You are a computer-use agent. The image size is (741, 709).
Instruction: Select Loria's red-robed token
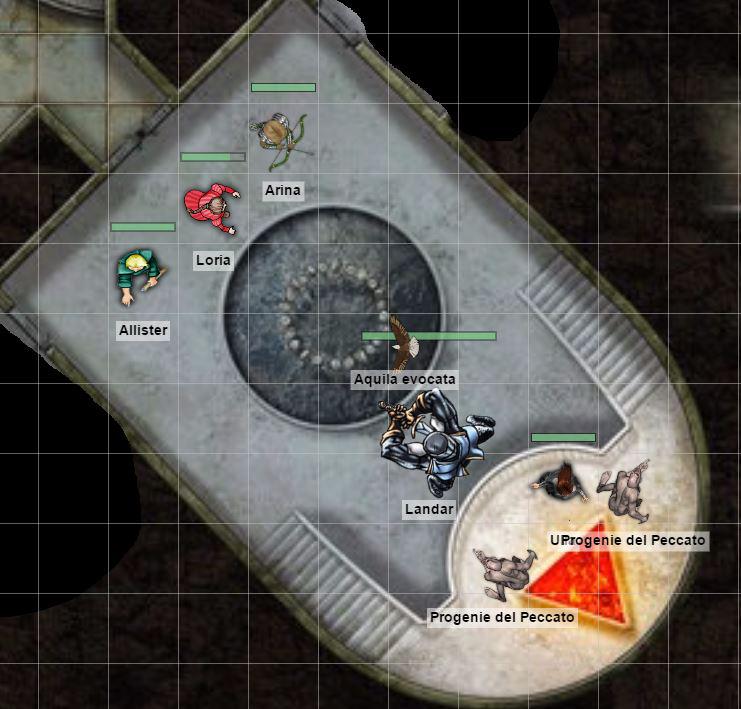210,207
